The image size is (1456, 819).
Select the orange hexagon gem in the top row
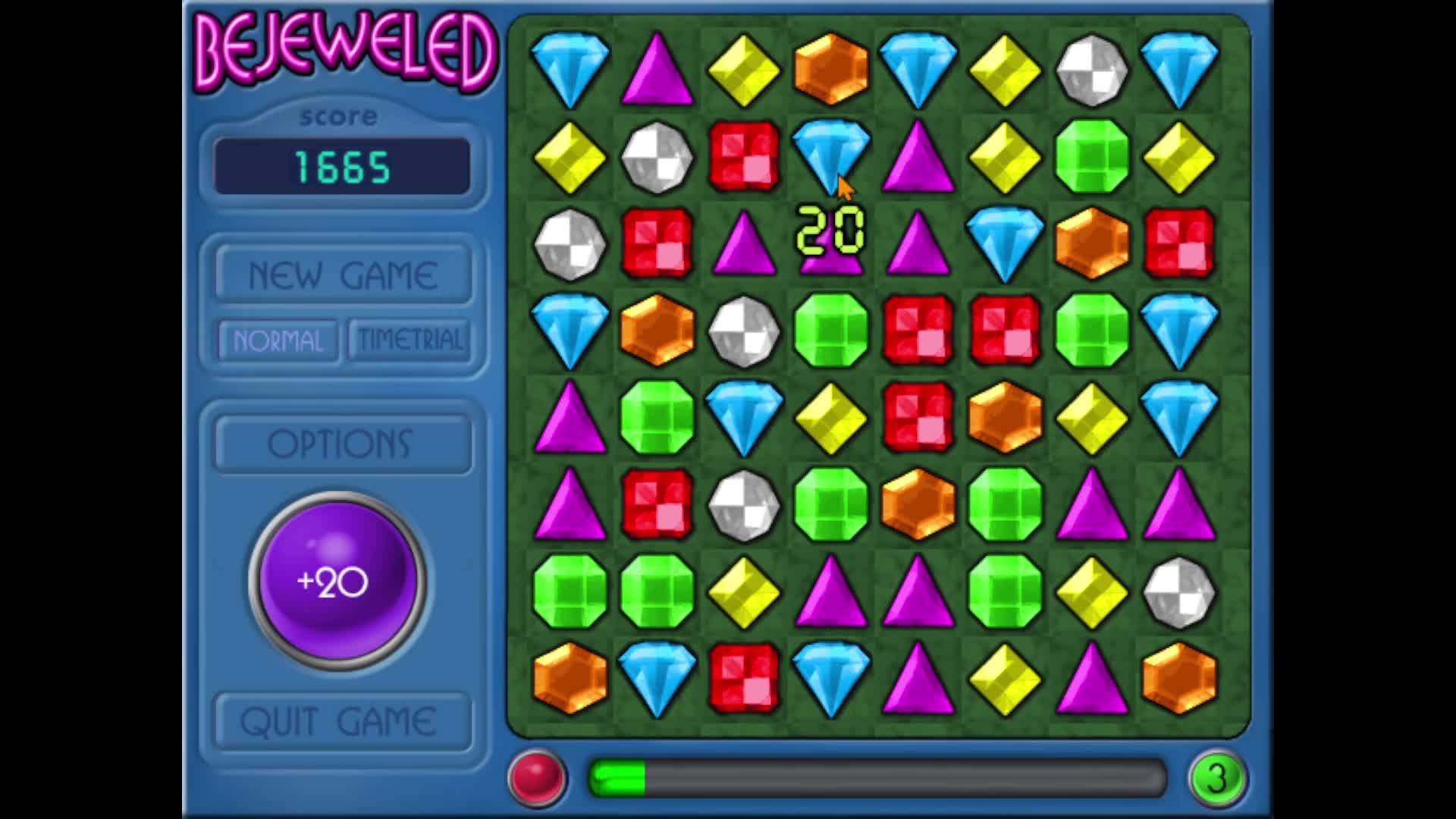830,68
